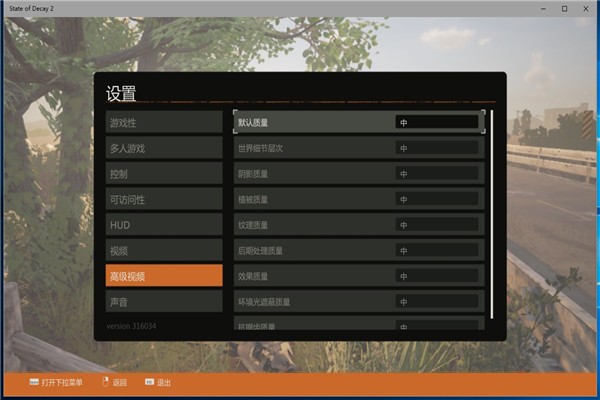This screenshot has width=600, height=400.
Task: Open the 游戏性 settings category
Action: point(164,122)
